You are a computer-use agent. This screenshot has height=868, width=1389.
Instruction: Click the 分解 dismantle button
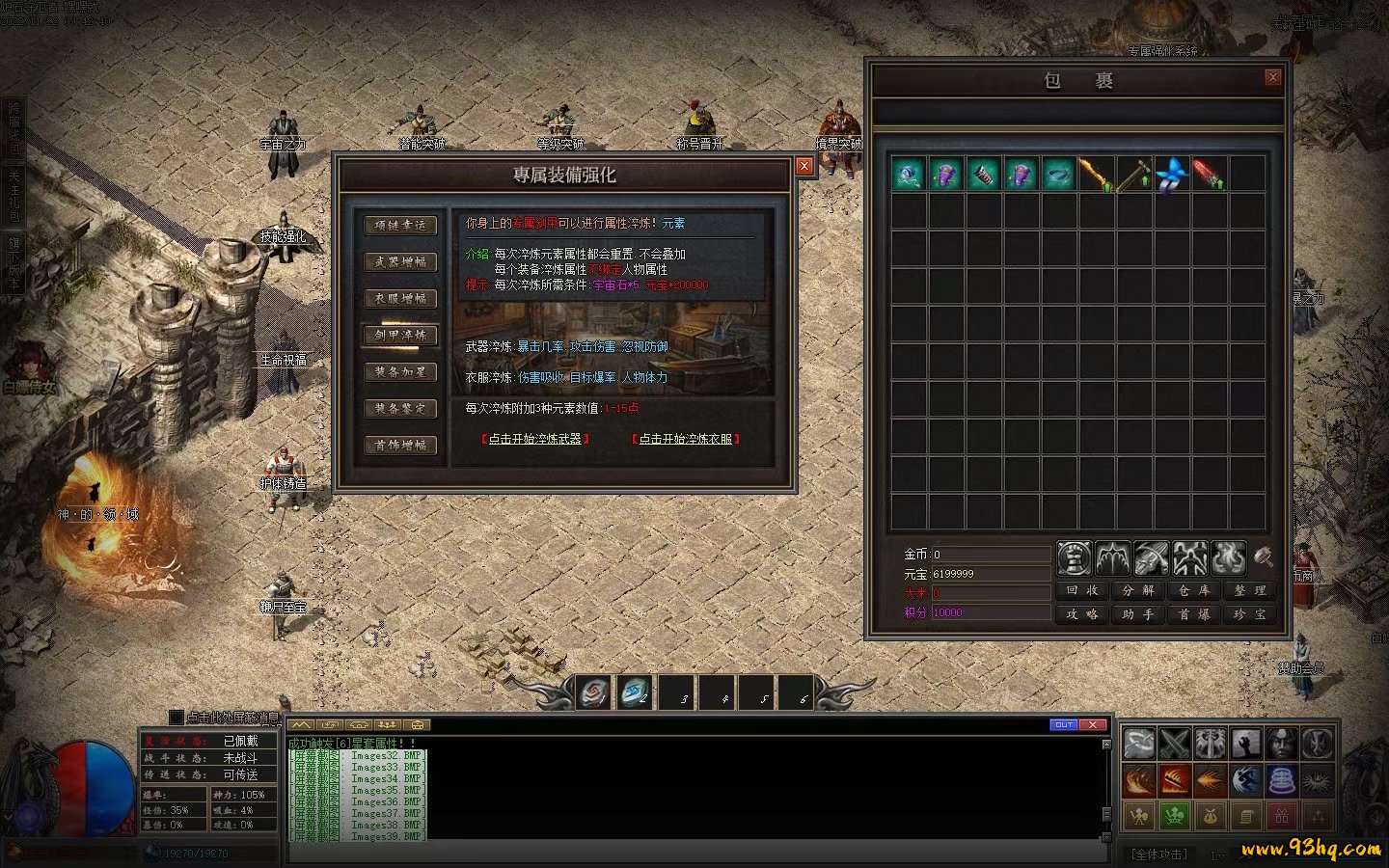pyautogui.click(x=1138, y=590)
